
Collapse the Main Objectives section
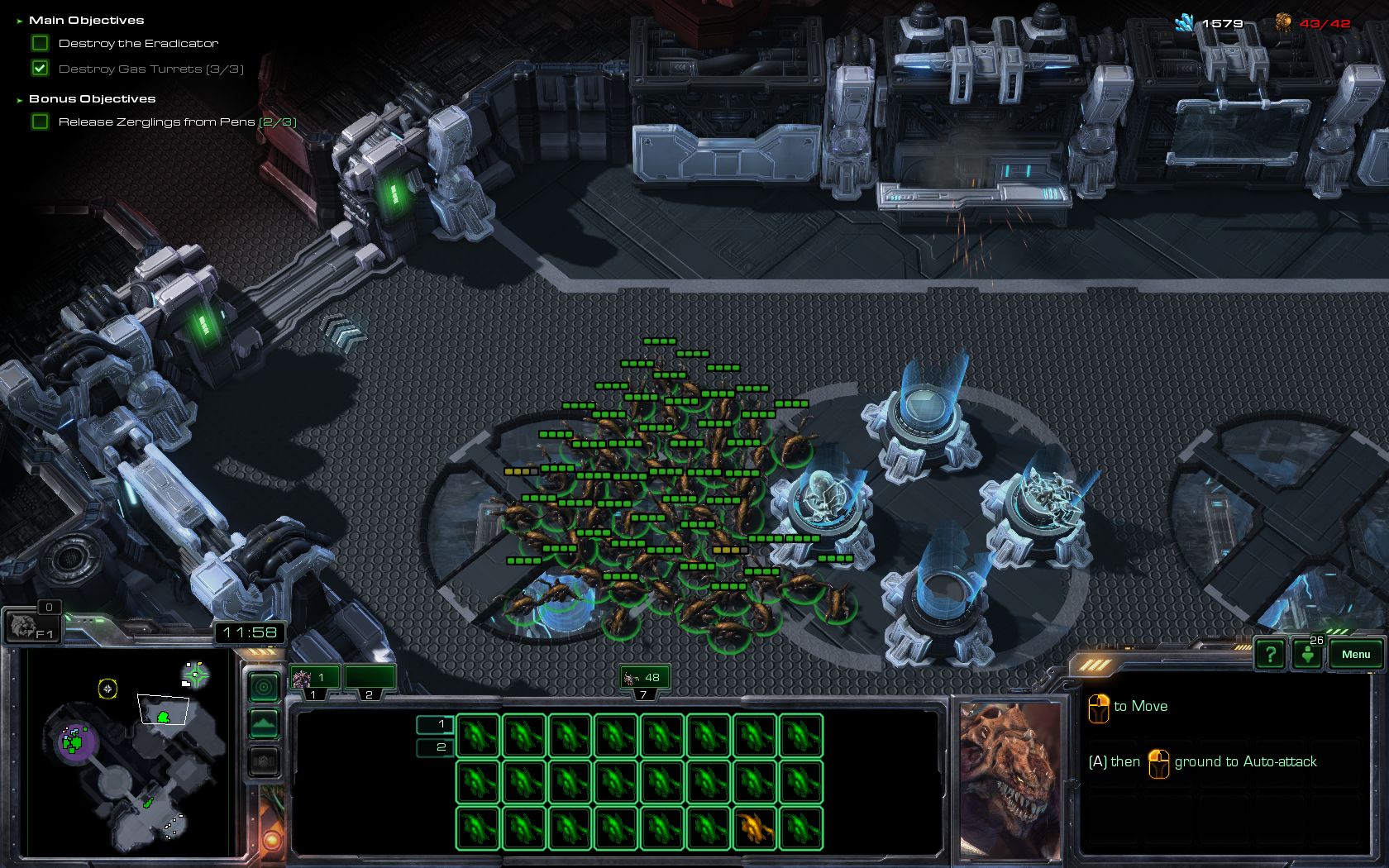(18, 20)
